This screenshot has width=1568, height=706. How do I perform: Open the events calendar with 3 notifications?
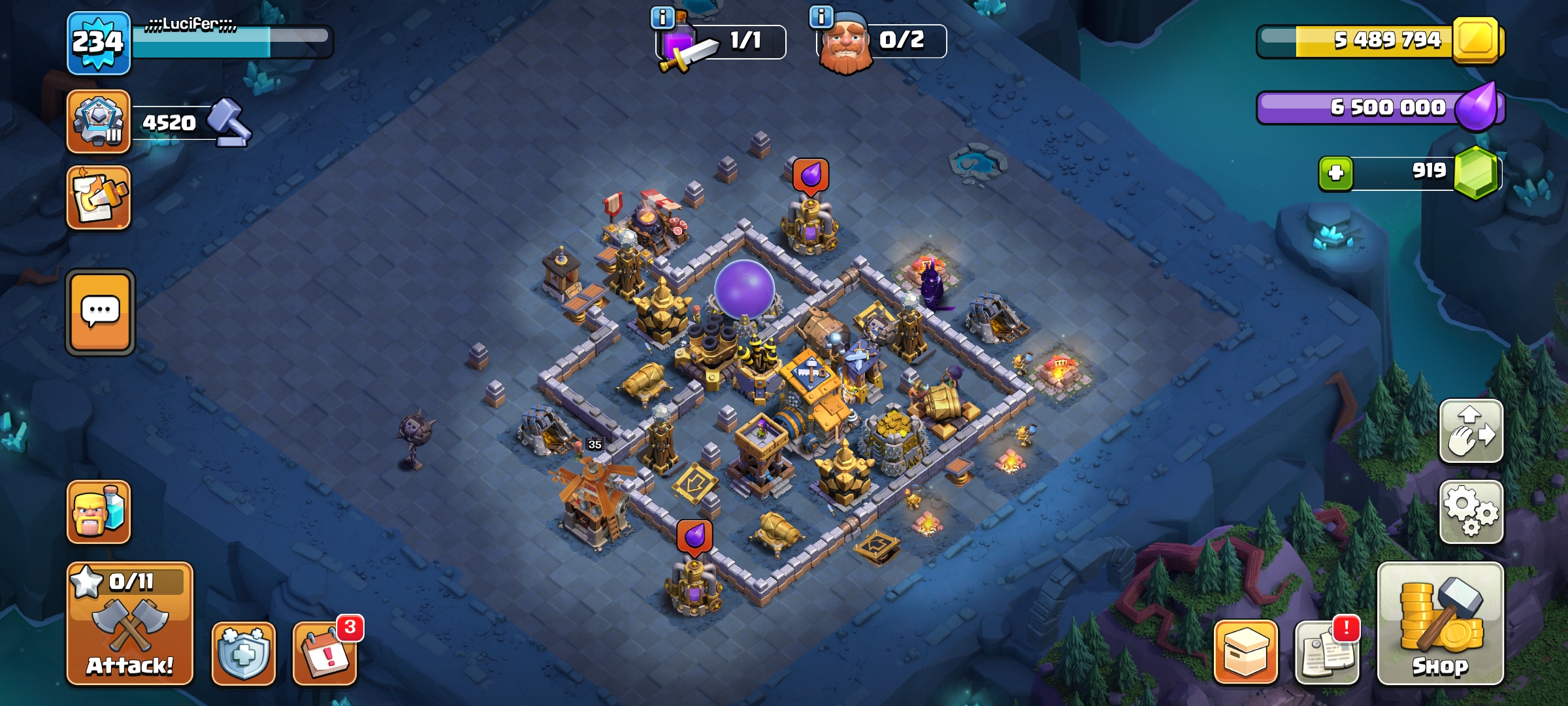(x=325, y=653)
